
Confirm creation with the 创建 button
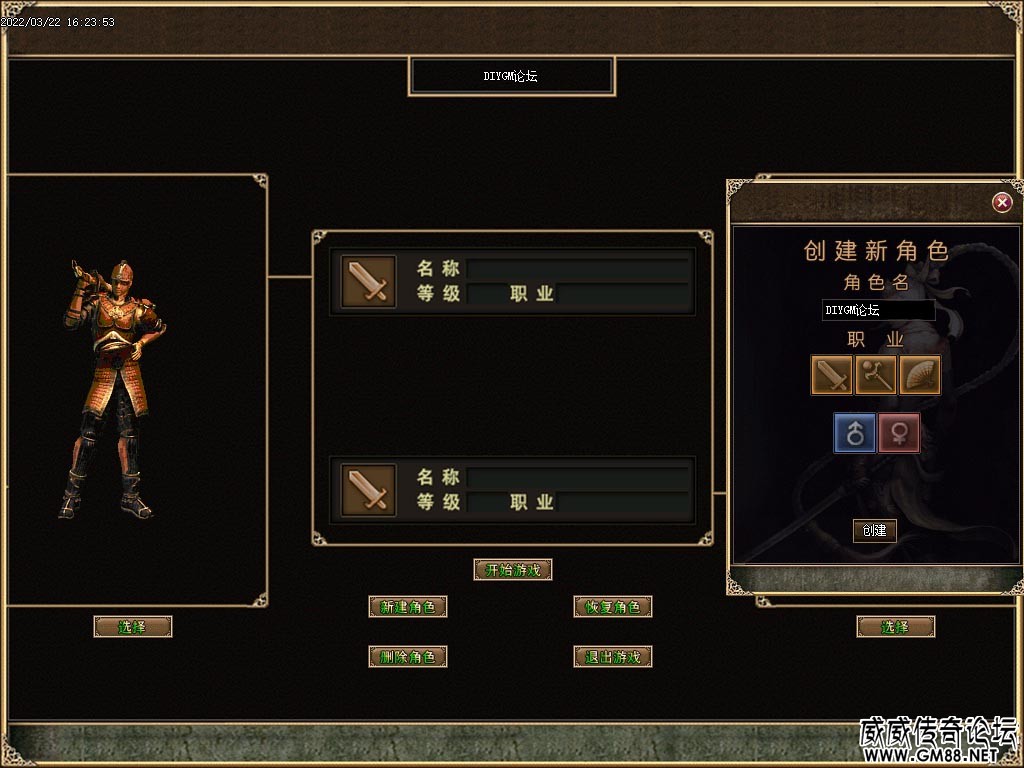pos(875,530)
